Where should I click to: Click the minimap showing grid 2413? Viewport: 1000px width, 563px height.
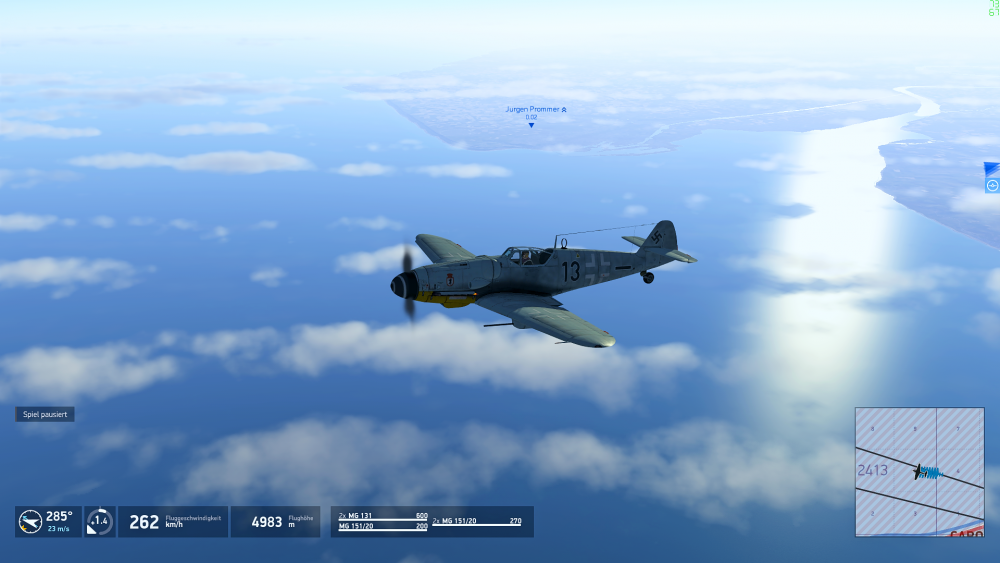919,471
